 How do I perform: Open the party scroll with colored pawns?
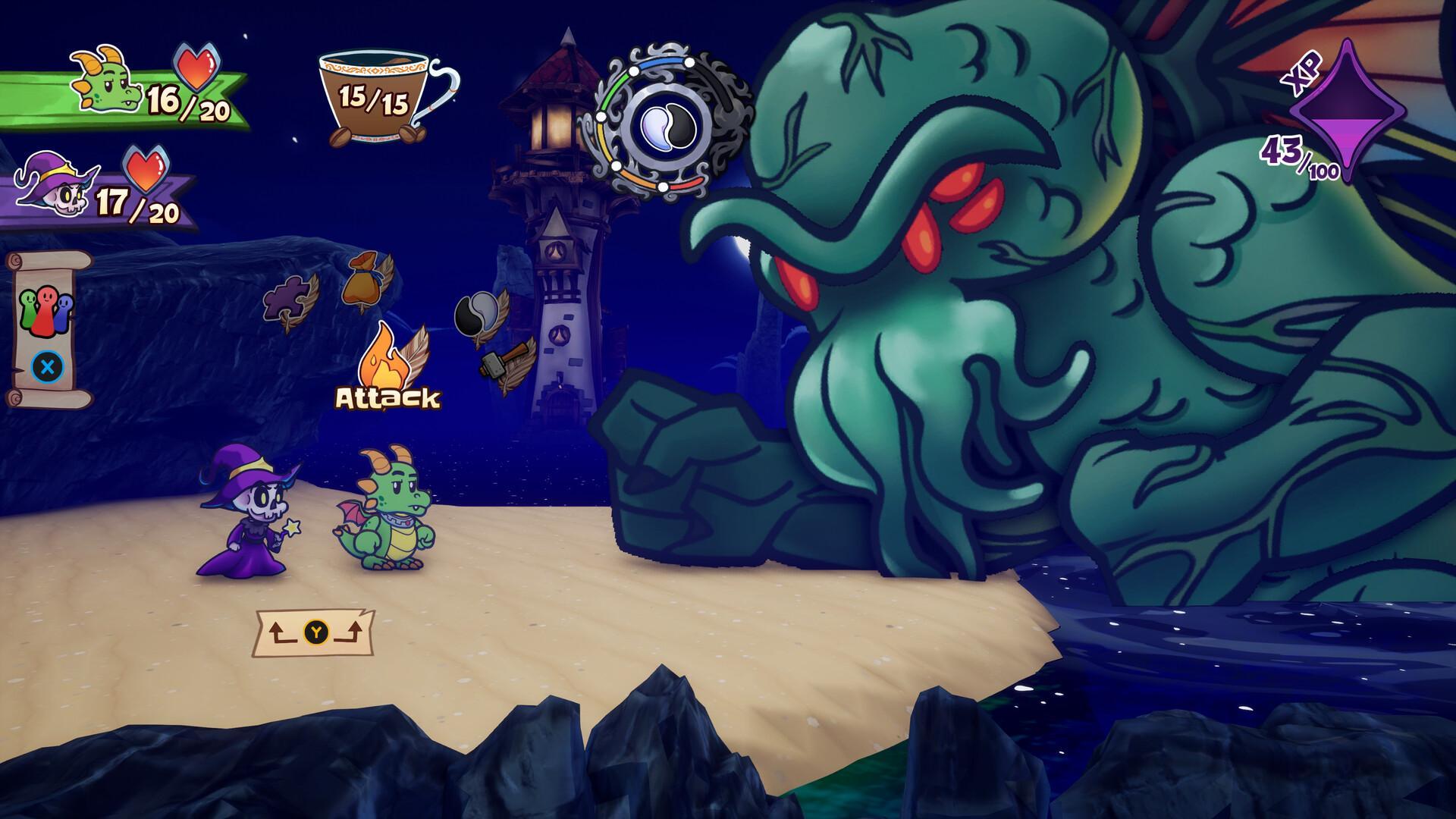point(49,328)
